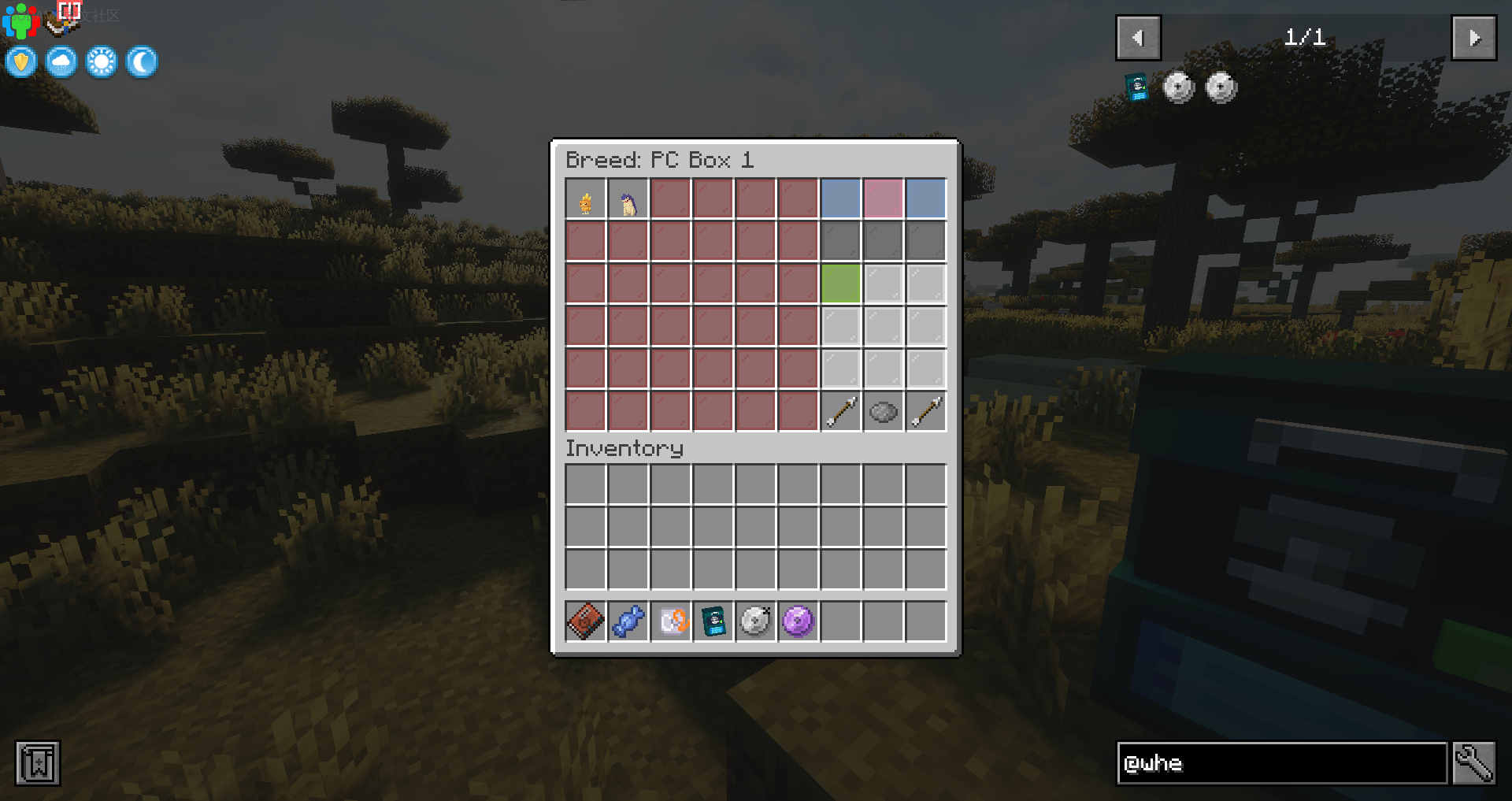Viewport: 1512px width, 801px height.
Task: Click the green confirm slot
Action: pyautogui.click(x=840, y=284)
